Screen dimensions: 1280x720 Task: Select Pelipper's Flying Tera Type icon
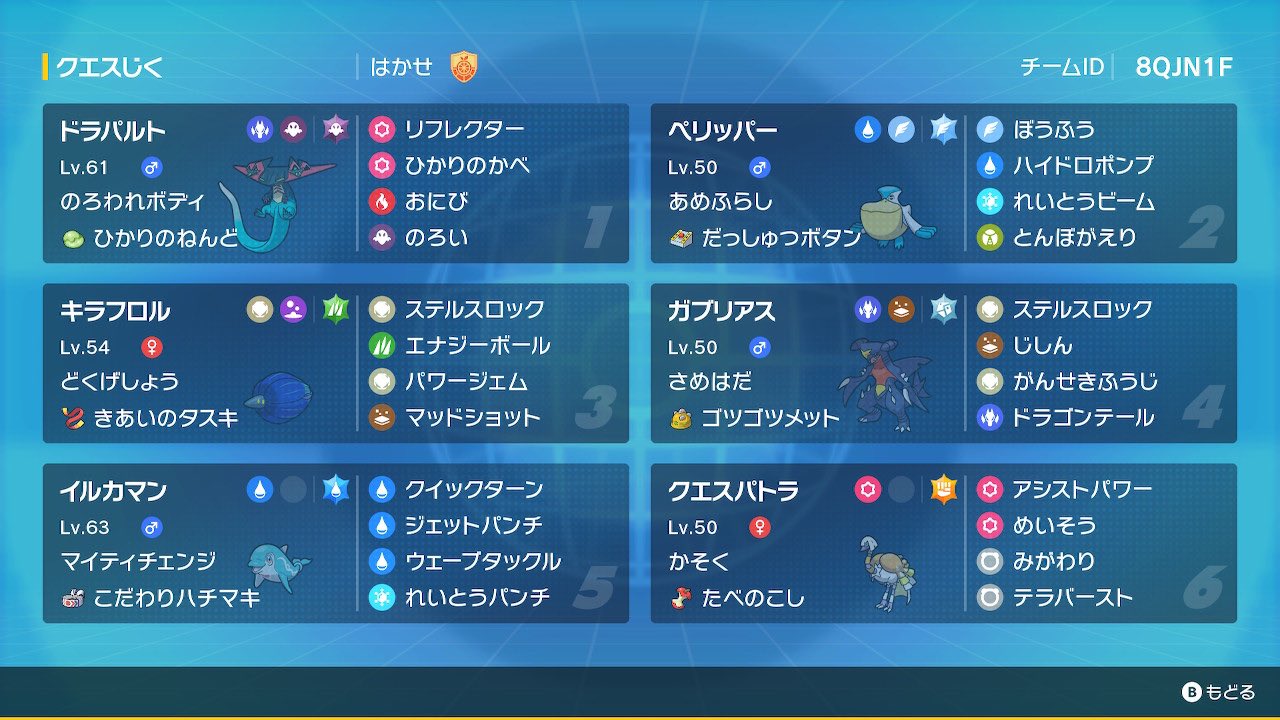tap(944, 129)
